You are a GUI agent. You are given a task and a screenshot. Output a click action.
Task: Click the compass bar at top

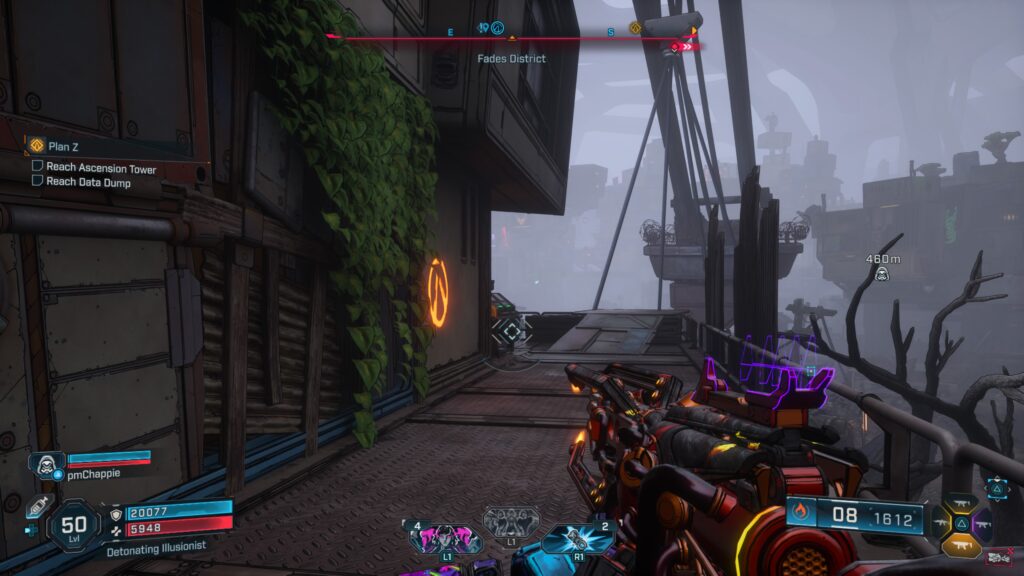(x=512, y=39)
